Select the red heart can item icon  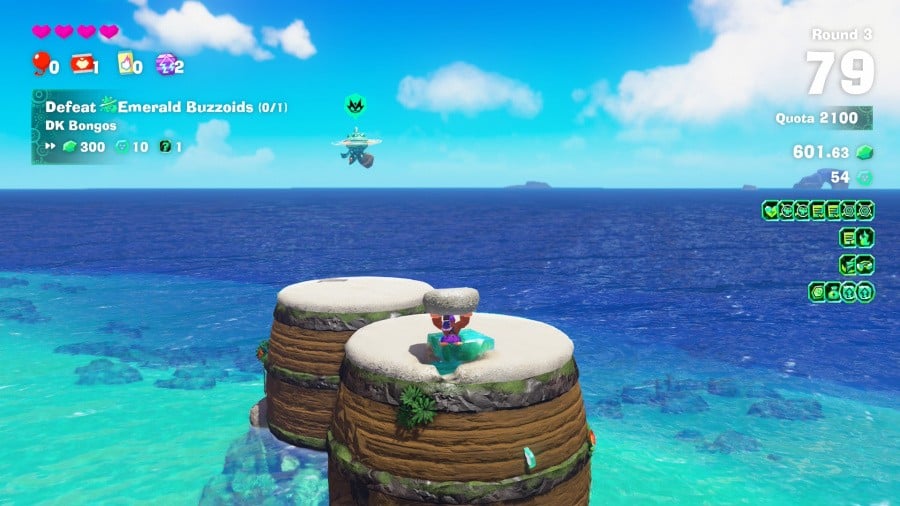click(81, 65)
